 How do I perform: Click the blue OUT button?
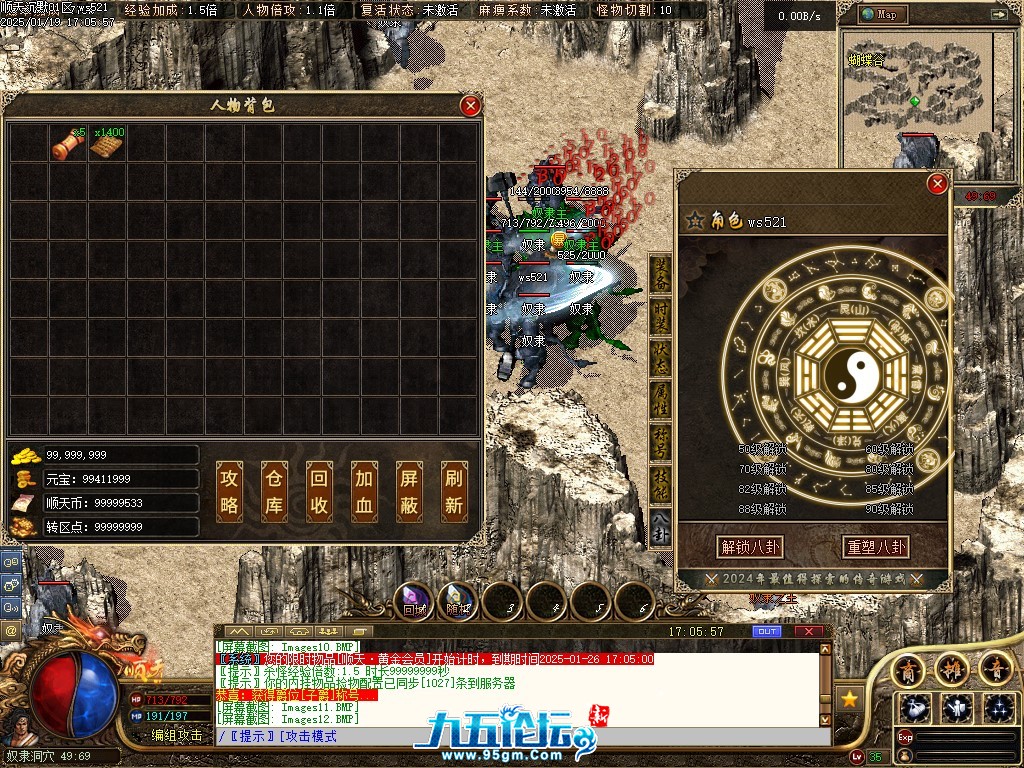pyautogui.click(x=767, y=632)
